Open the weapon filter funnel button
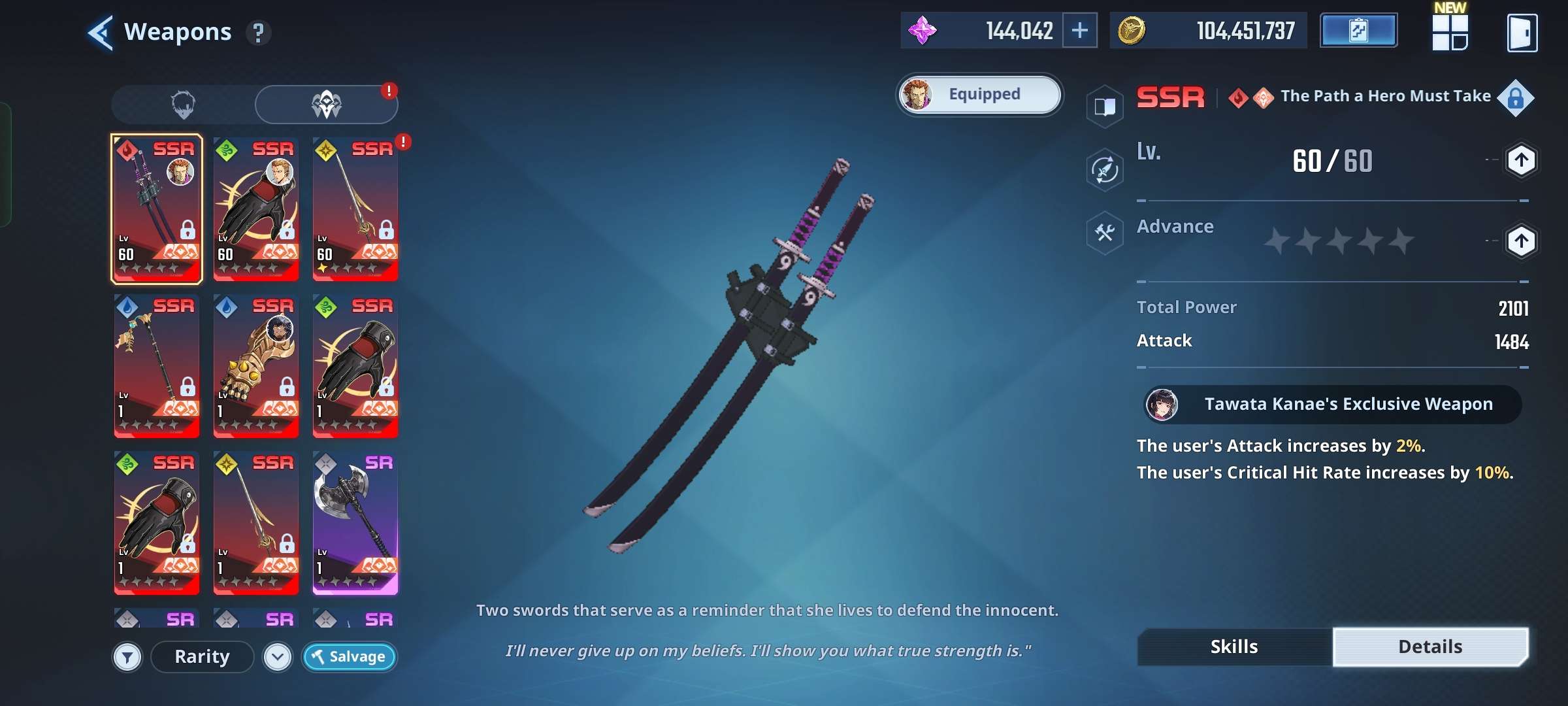This screenshot has width=1568, height=706. (127, 657)
